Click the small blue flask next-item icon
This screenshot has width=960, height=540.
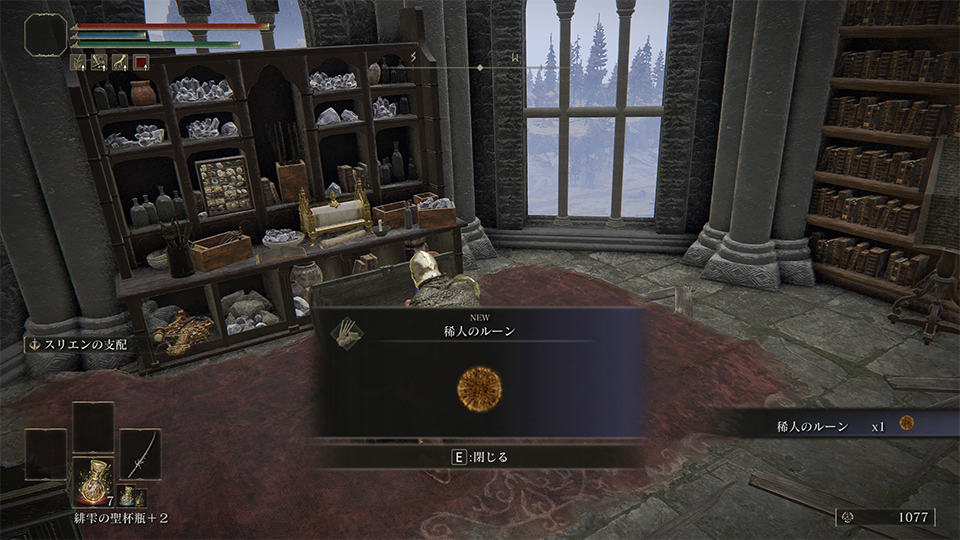pyautogui.click(x=128, y=496)
